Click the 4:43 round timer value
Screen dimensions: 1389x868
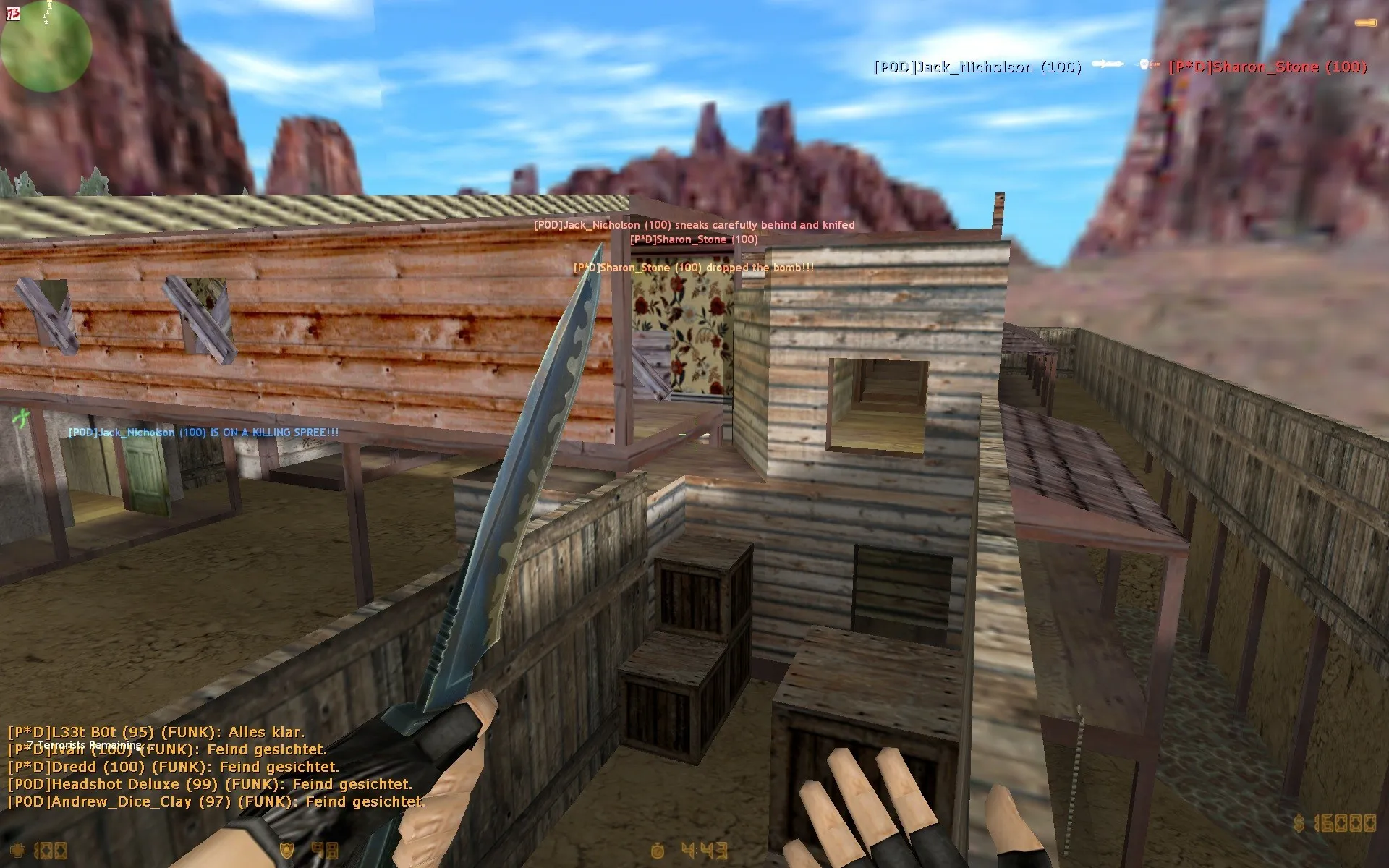[705, 851]
